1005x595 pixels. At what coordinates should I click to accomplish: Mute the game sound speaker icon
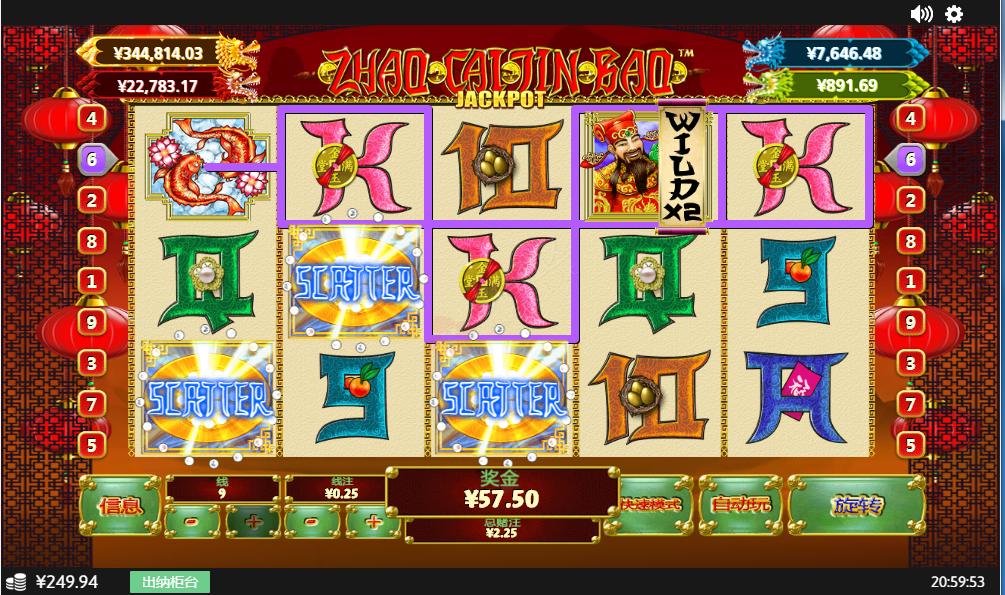(x=921, y=13)
